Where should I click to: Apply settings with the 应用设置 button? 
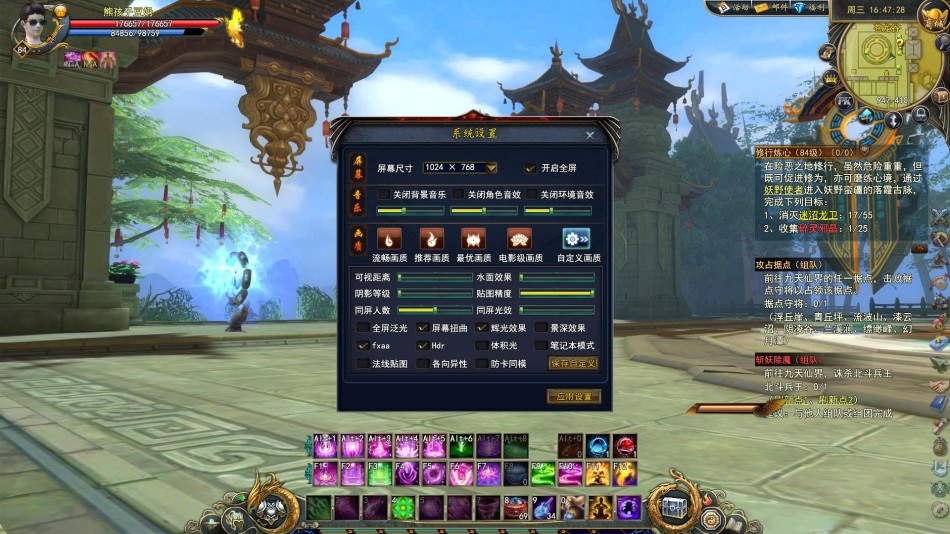point(573,397)
